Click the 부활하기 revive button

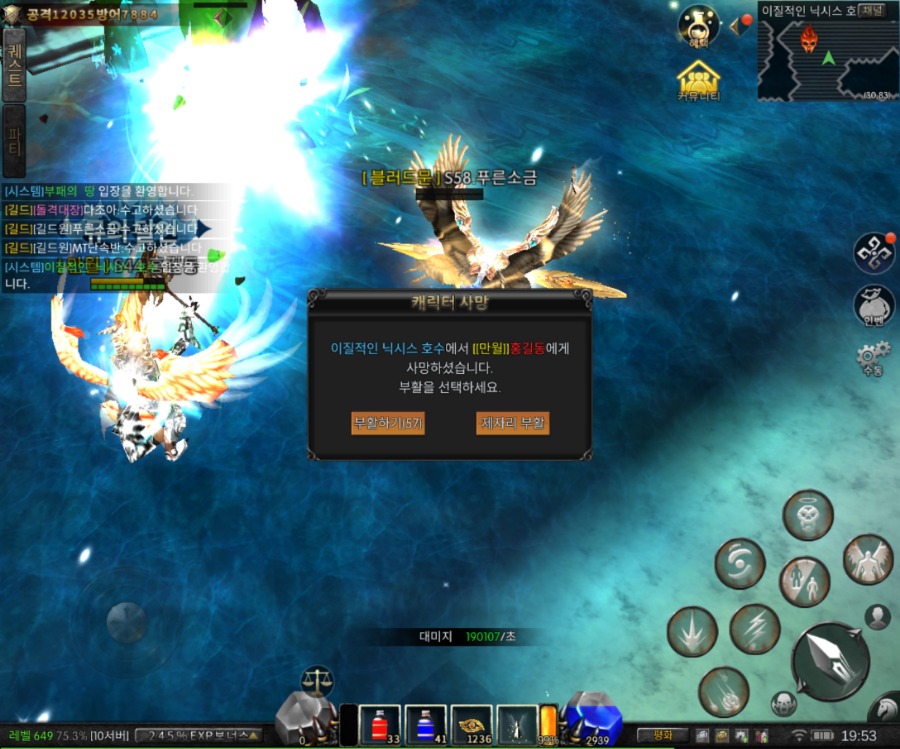(x=388, y=423)
